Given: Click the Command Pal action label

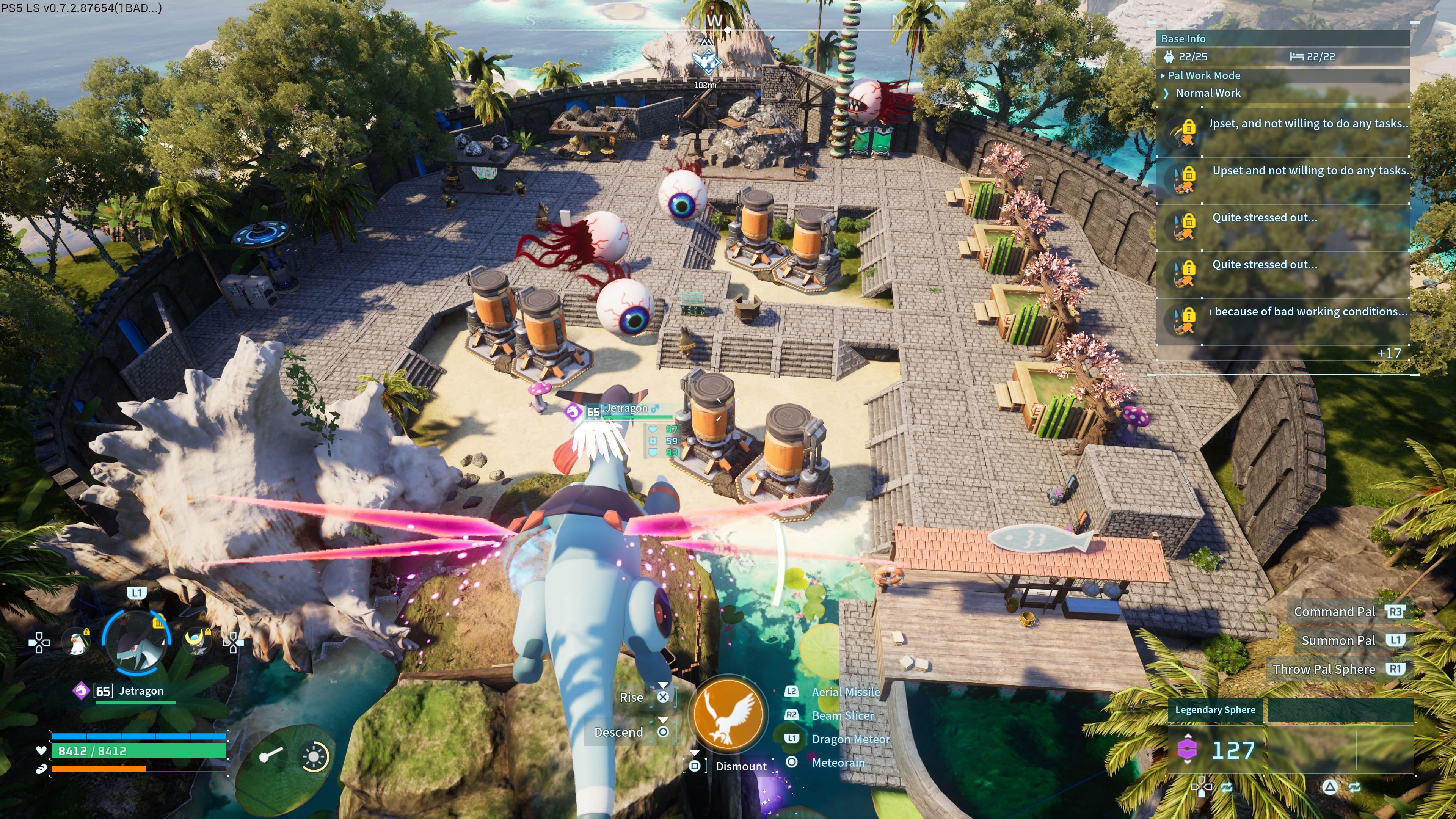Looking at the screenshot, I should click(x=1334, y=612).
